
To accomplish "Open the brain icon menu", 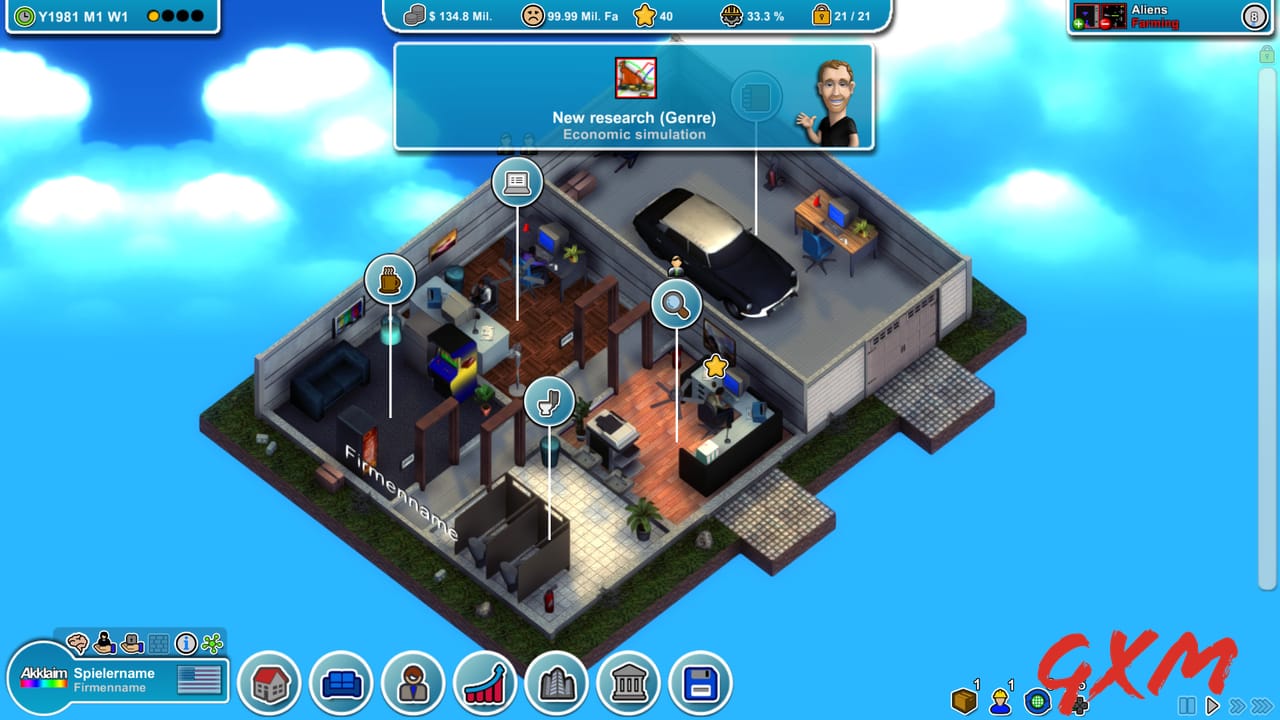I will click(78, 643).
